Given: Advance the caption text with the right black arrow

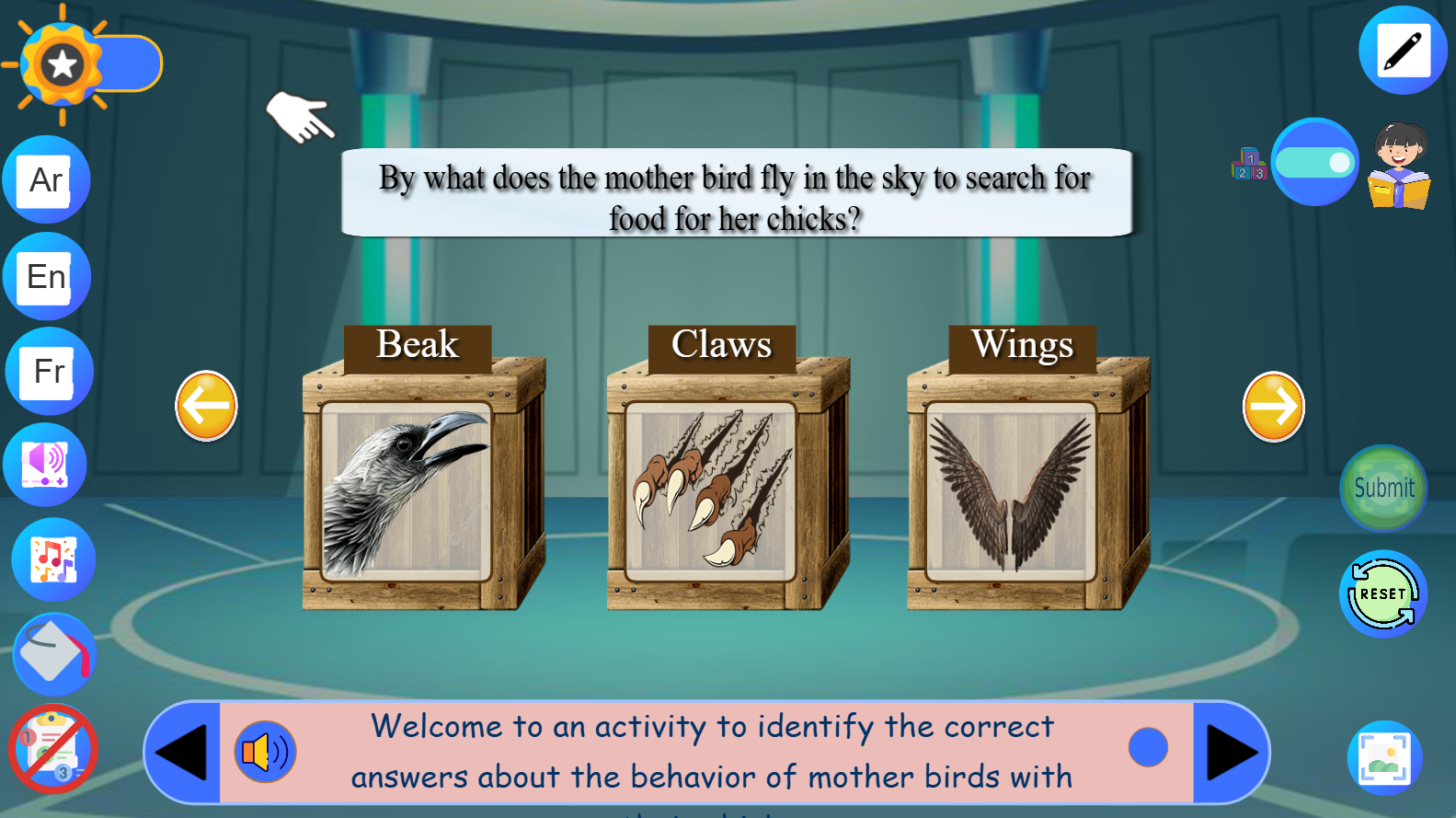Looking at the screenshot, I should click(x=1230, y=752).
